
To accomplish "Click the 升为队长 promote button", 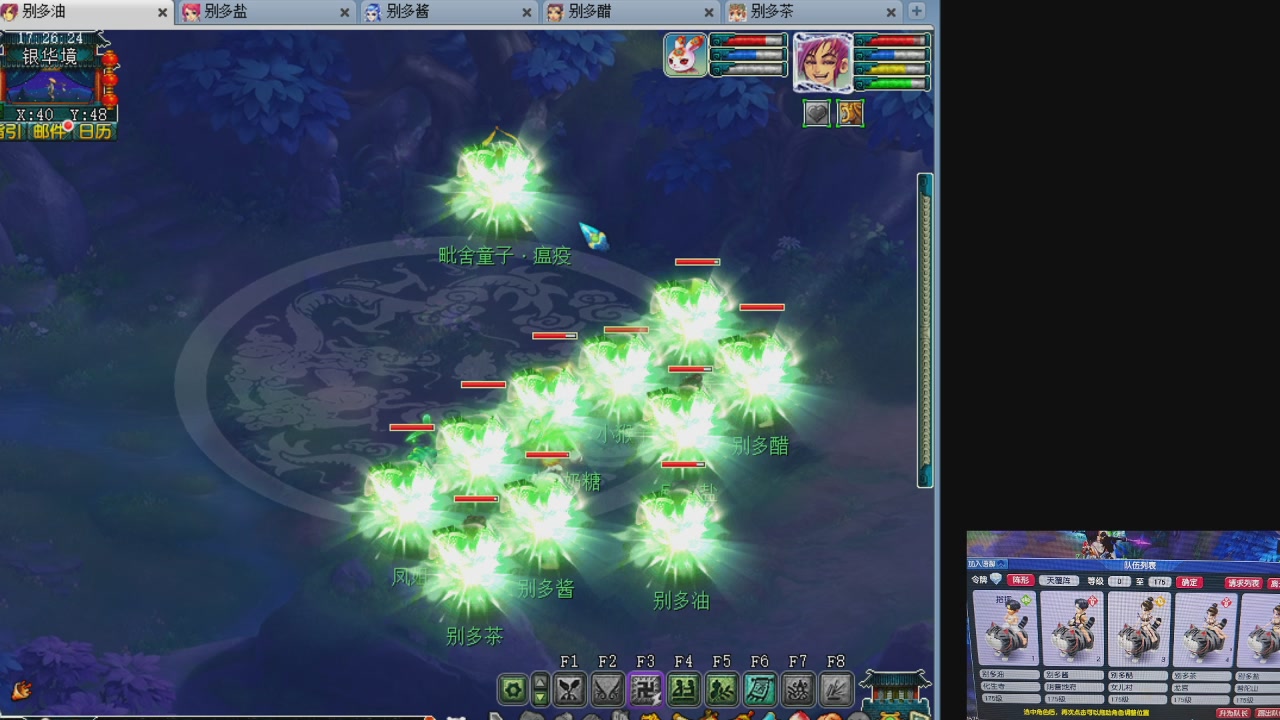I will point(1236,713).
